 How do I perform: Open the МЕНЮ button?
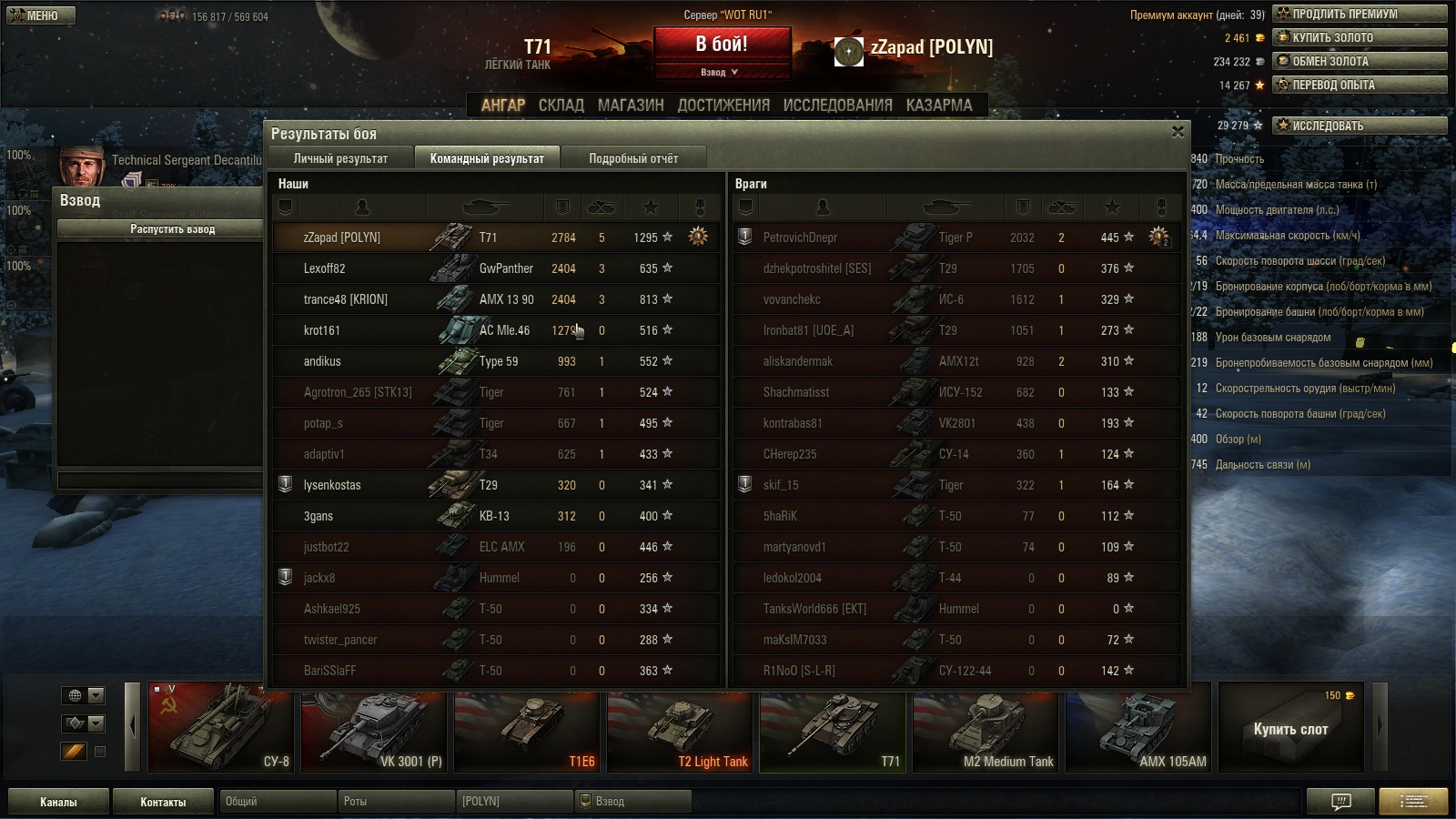[x=41, y=15]
